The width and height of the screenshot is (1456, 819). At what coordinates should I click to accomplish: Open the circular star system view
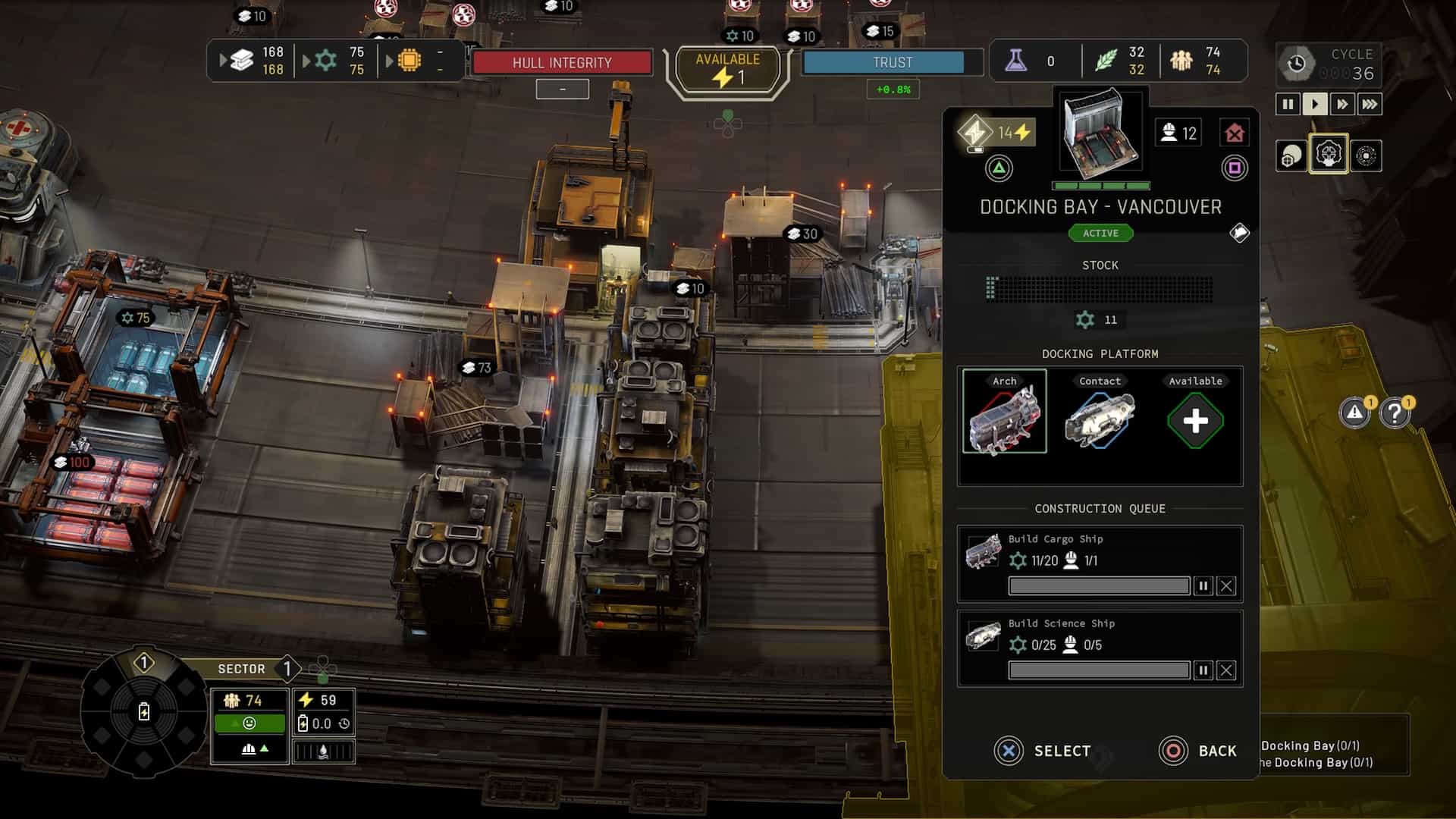pos(1366,156)
